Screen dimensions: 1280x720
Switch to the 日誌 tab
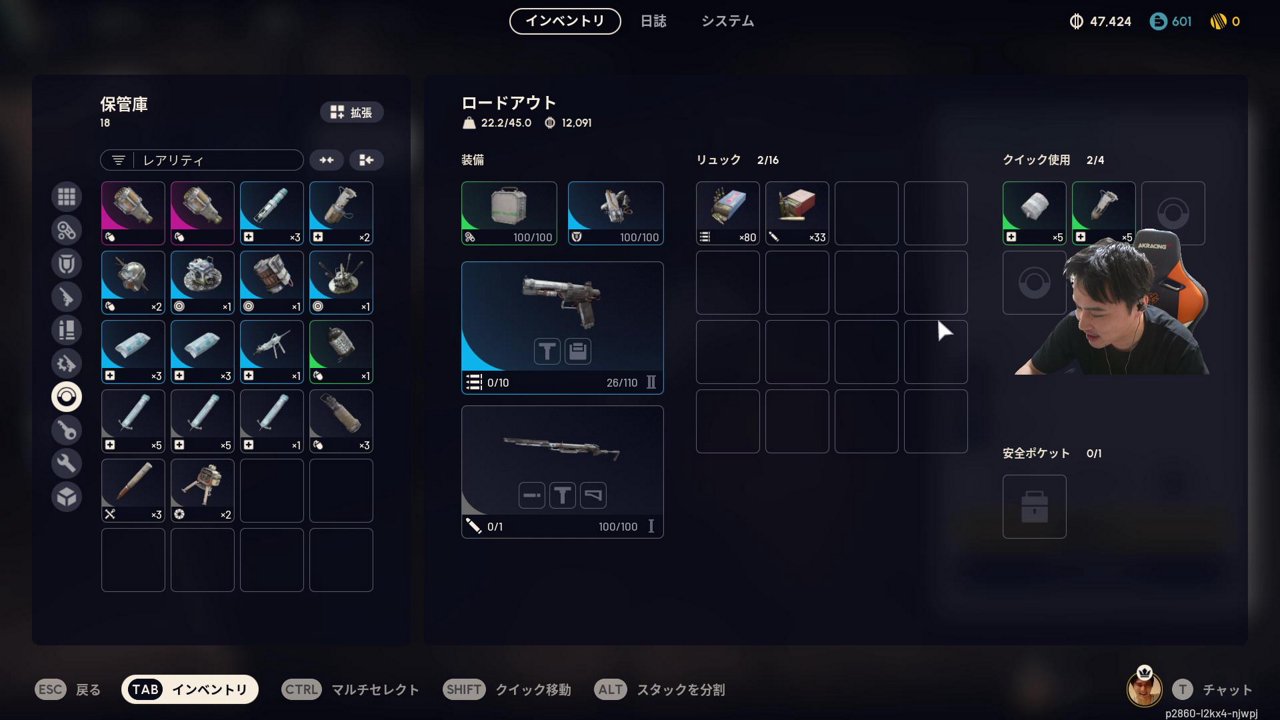coord(654,20)
